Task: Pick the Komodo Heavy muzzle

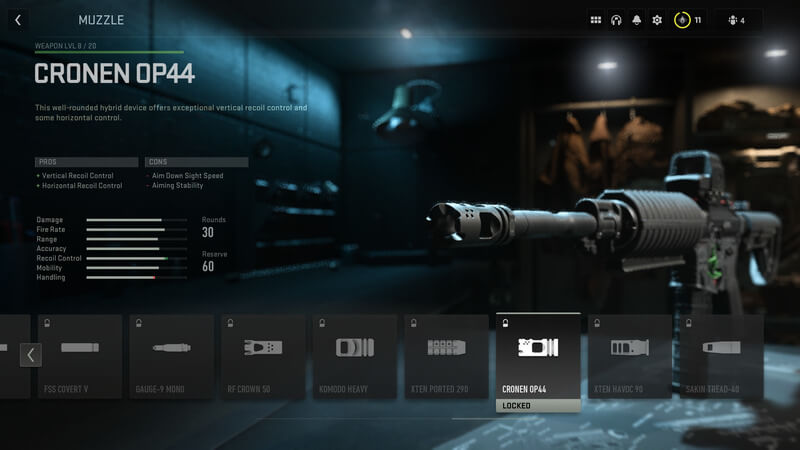Action: tap(355, 355)
